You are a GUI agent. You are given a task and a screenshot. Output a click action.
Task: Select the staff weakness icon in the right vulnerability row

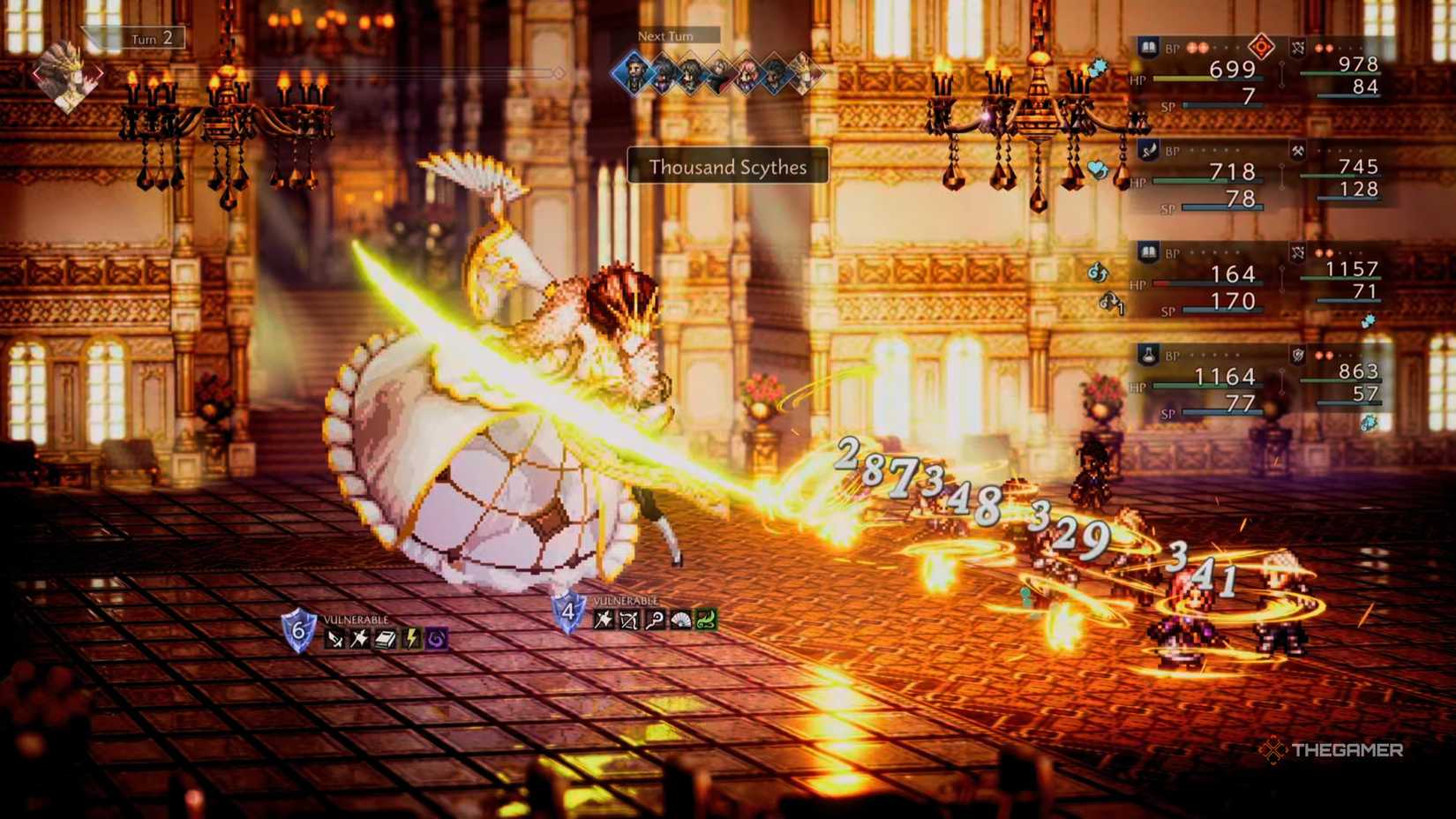[x=657, y=619]
